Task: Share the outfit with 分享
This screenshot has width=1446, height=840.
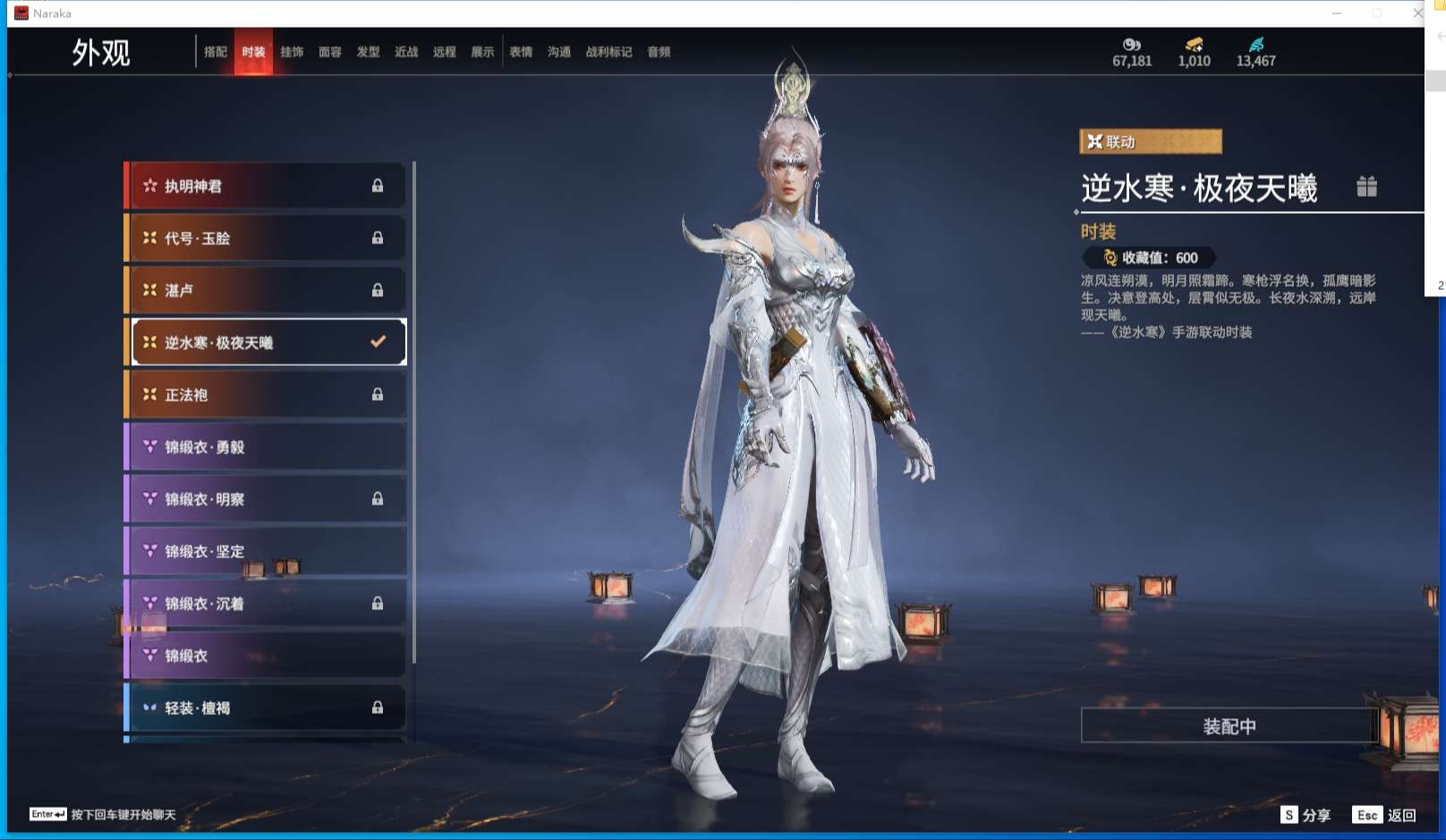Action: 1306,815
